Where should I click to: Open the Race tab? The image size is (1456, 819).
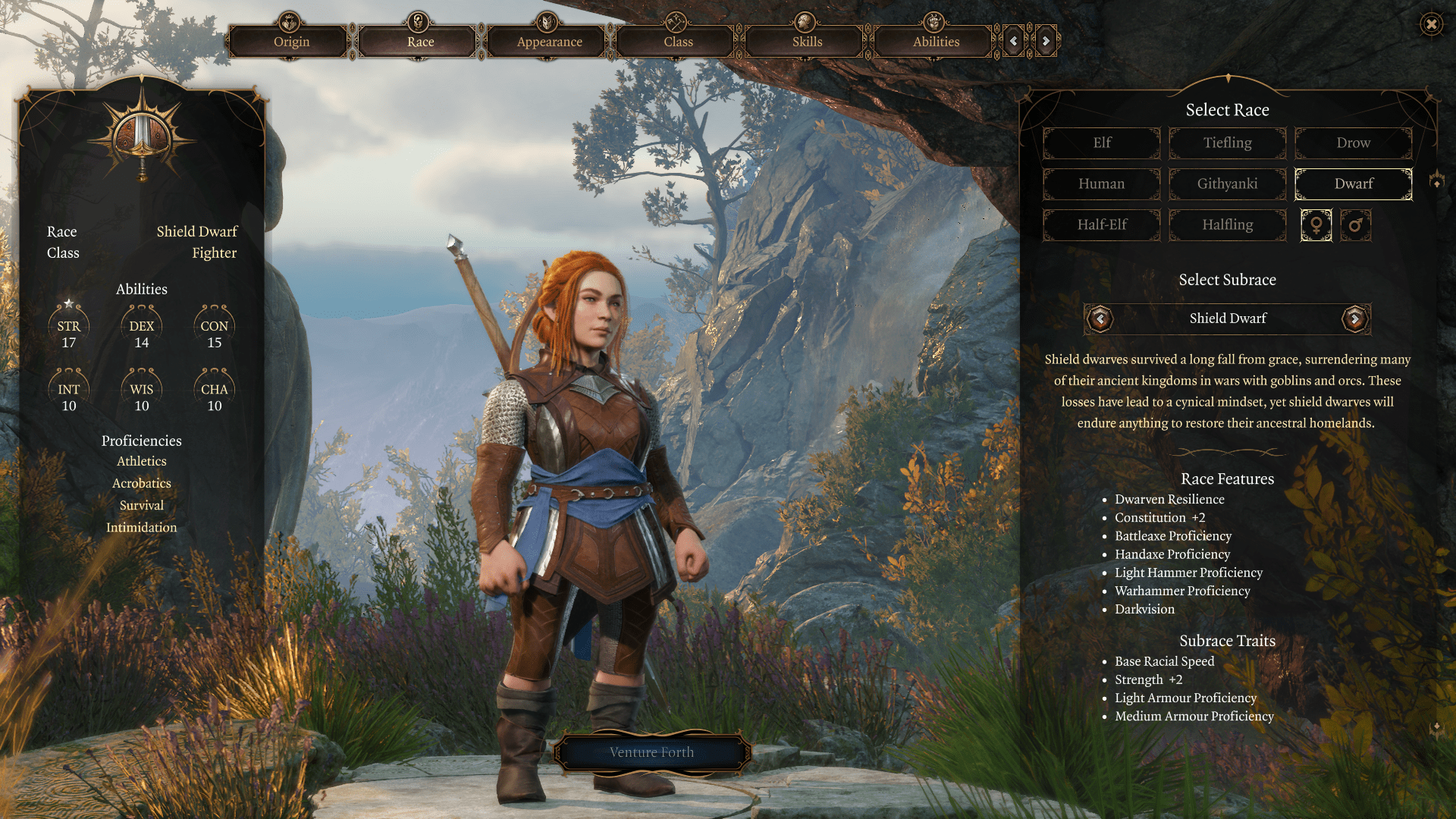[420, 42]
